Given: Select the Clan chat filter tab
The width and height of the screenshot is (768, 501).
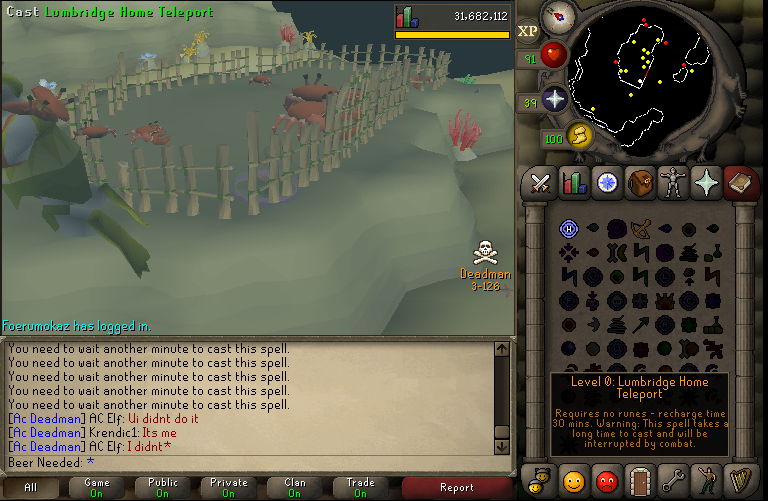Looking at the screenshot, I should coord(295,487).
